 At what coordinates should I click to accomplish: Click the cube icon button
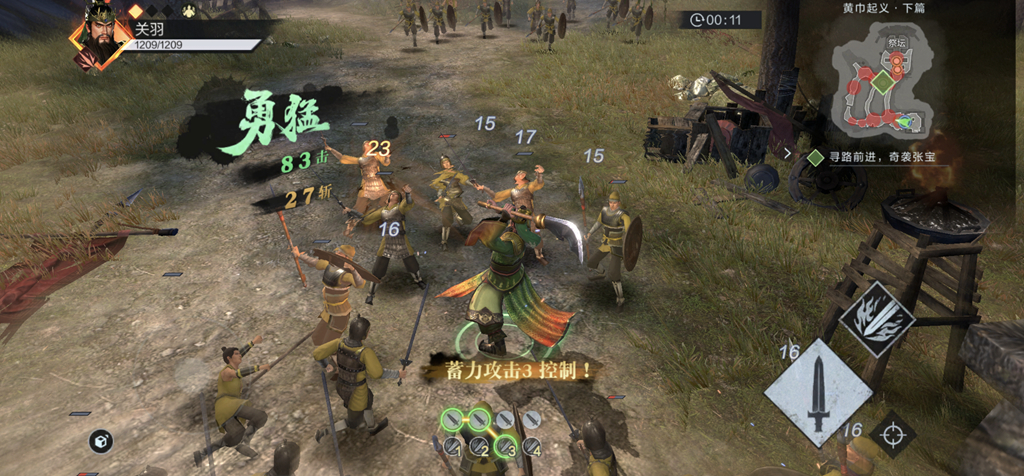click(x=100, y=440)
